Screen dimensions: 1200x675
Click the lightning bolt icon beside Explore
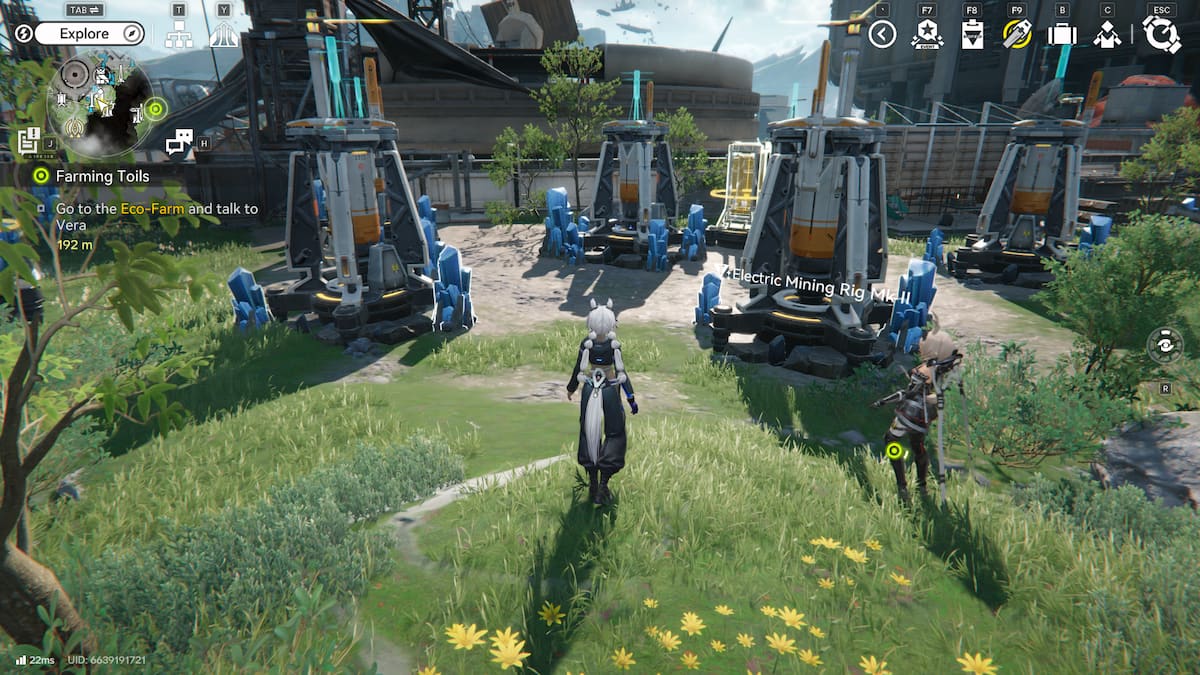pyautogui.click(x=23, y=34)
